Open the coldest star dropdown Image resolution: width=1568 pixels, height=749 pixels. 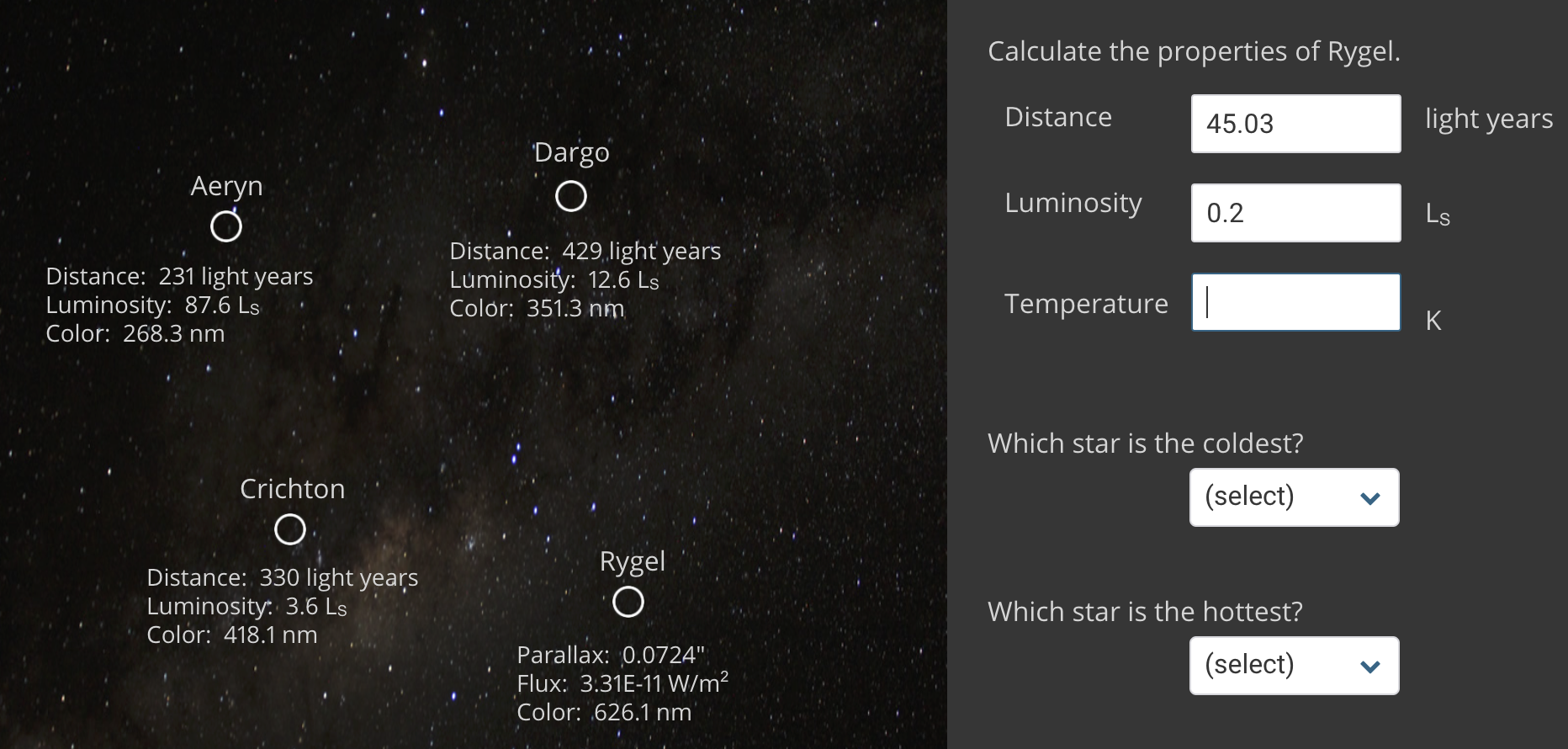(x=1294, y=497)
